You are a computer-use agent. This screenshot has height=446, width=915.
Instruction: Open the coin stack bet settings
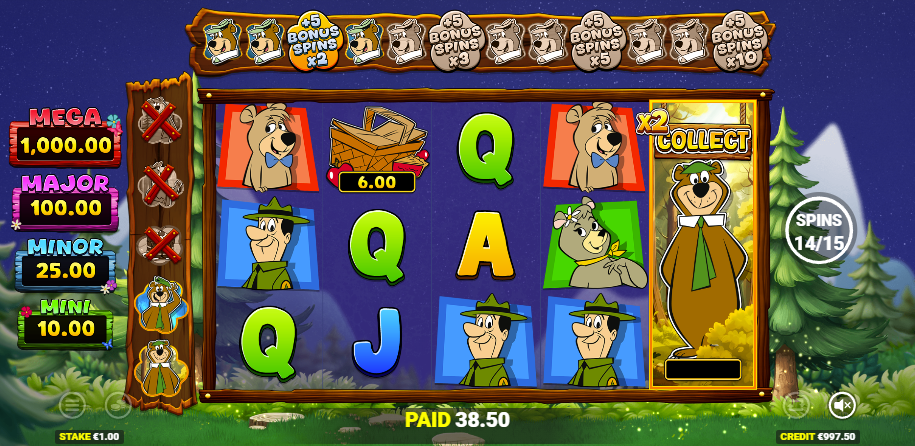tap(118, 405)
